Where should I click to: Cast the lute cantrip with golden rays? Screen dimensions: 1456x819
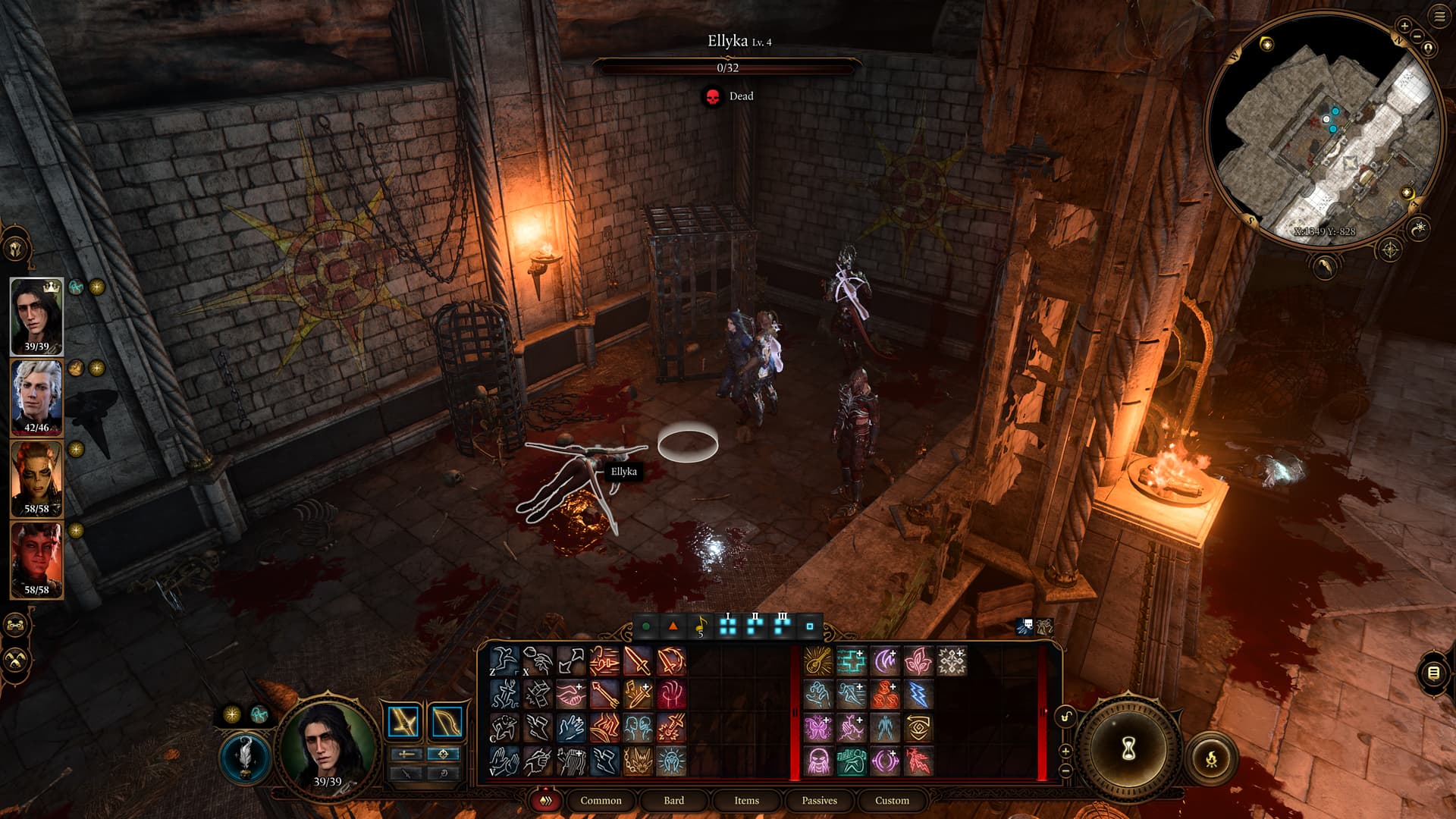coord(817,661)
